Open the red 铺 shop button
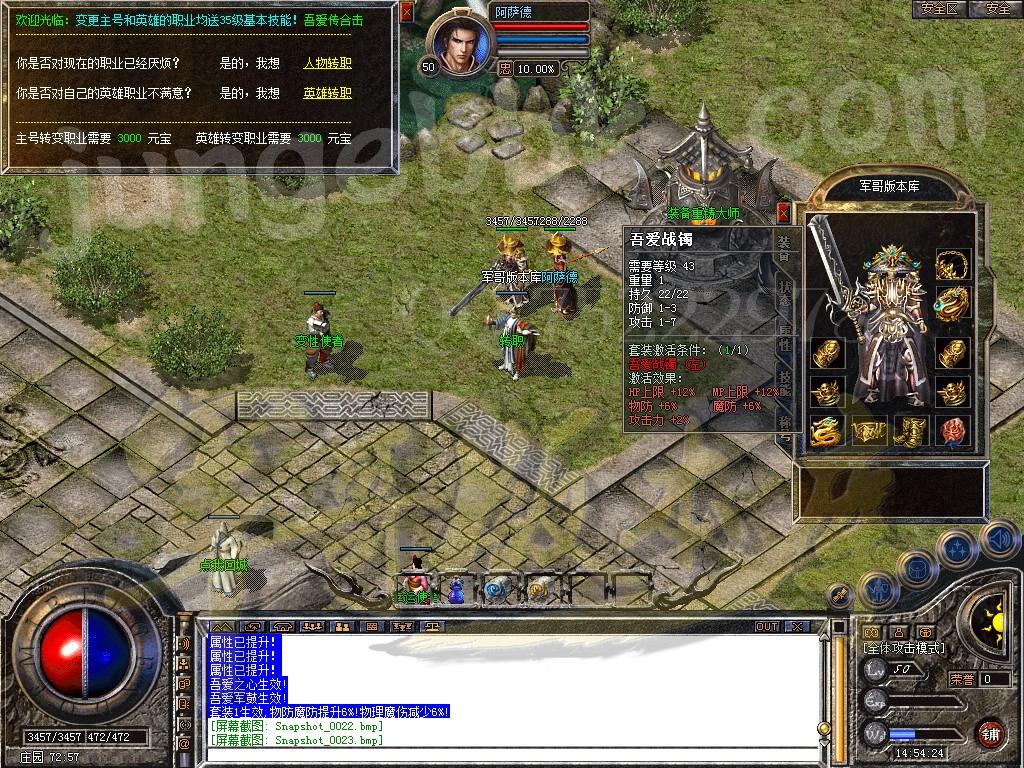Screen dimensions: 1024x768 click(991, 733)
